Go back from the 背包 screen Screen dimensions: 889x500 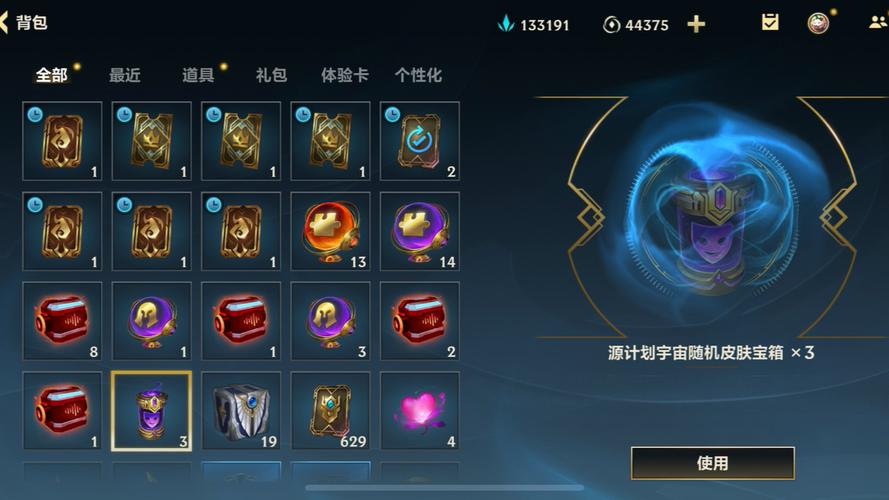coord(6,22)
